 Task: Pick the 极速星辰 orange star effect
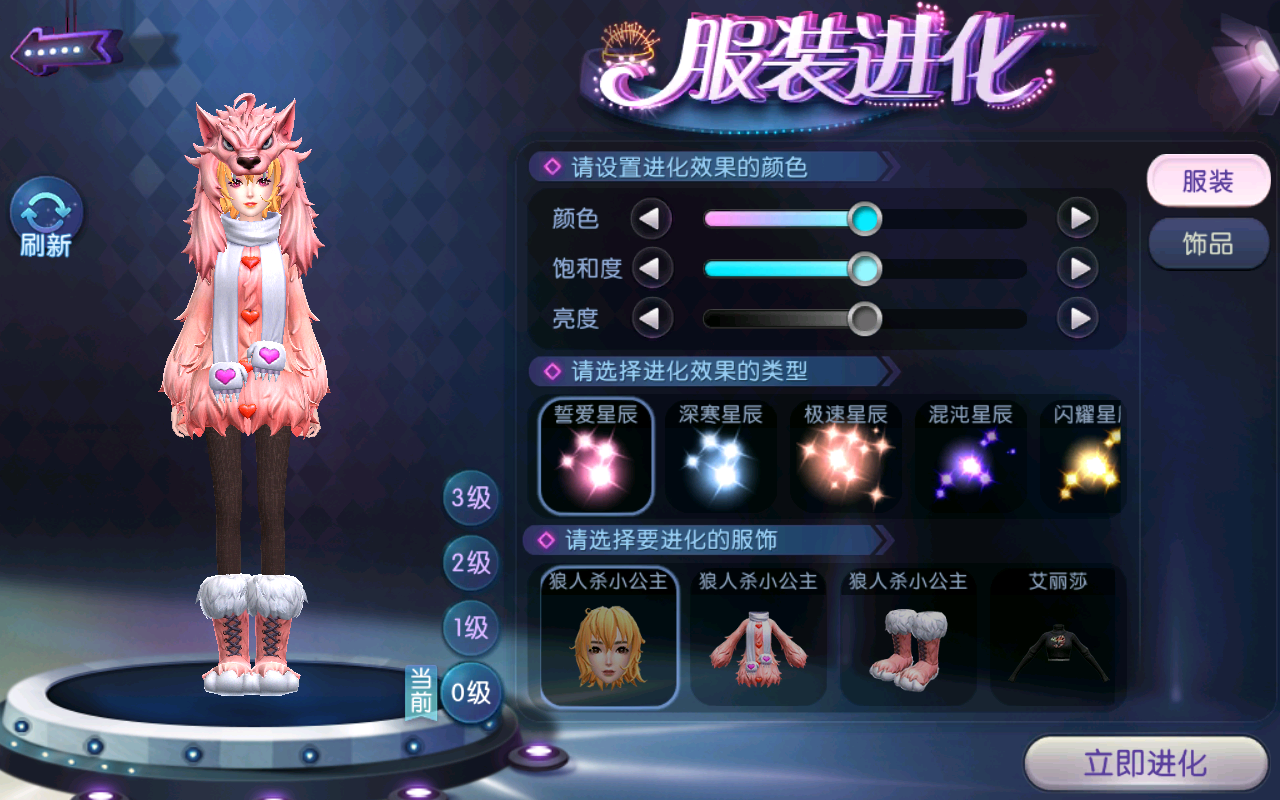pyautogui.click(x=846, y=456)
